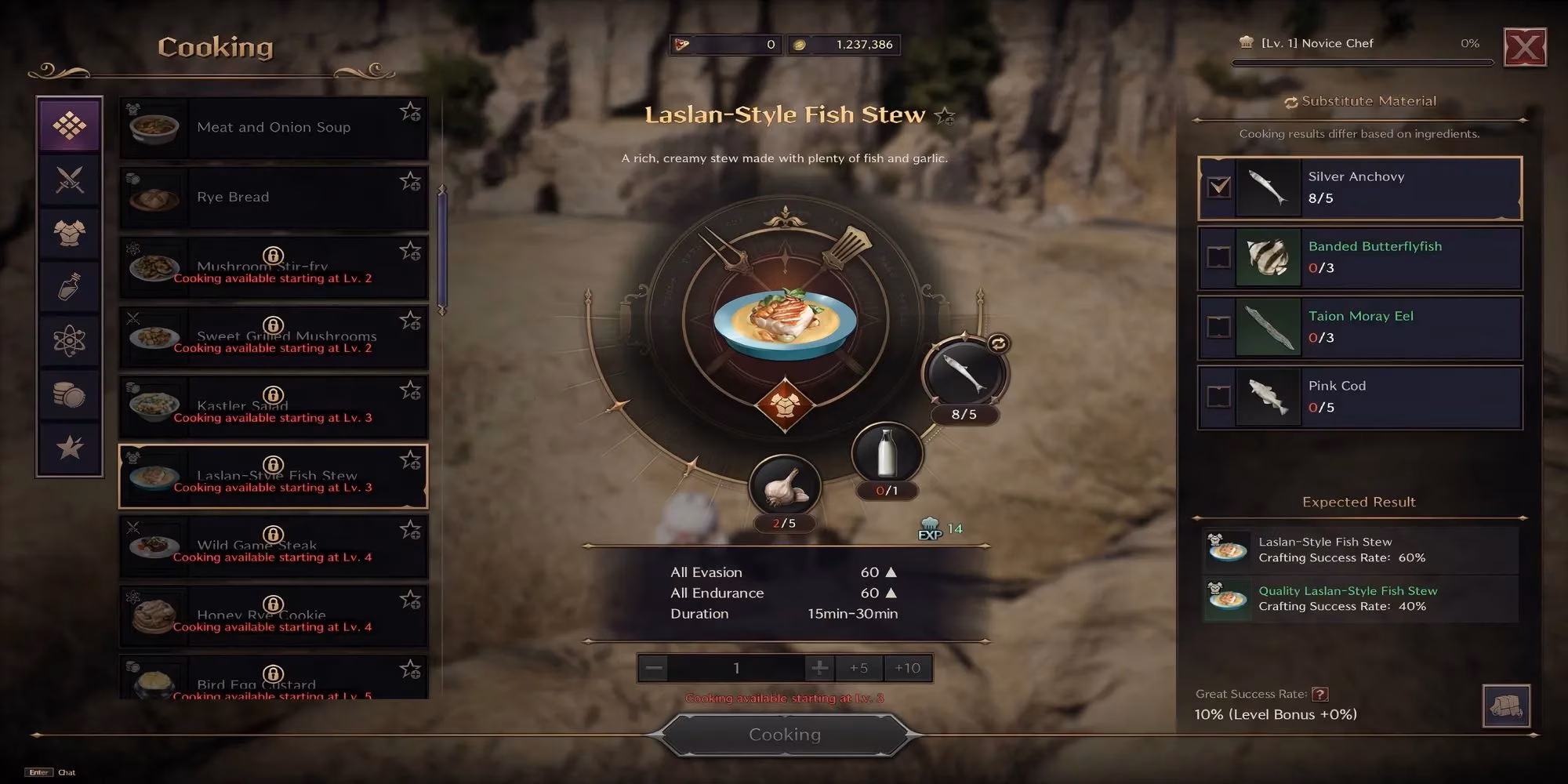Click the quantity input showing 1
The width and height of the screenshot is (1568, 784).
[735, 668]
